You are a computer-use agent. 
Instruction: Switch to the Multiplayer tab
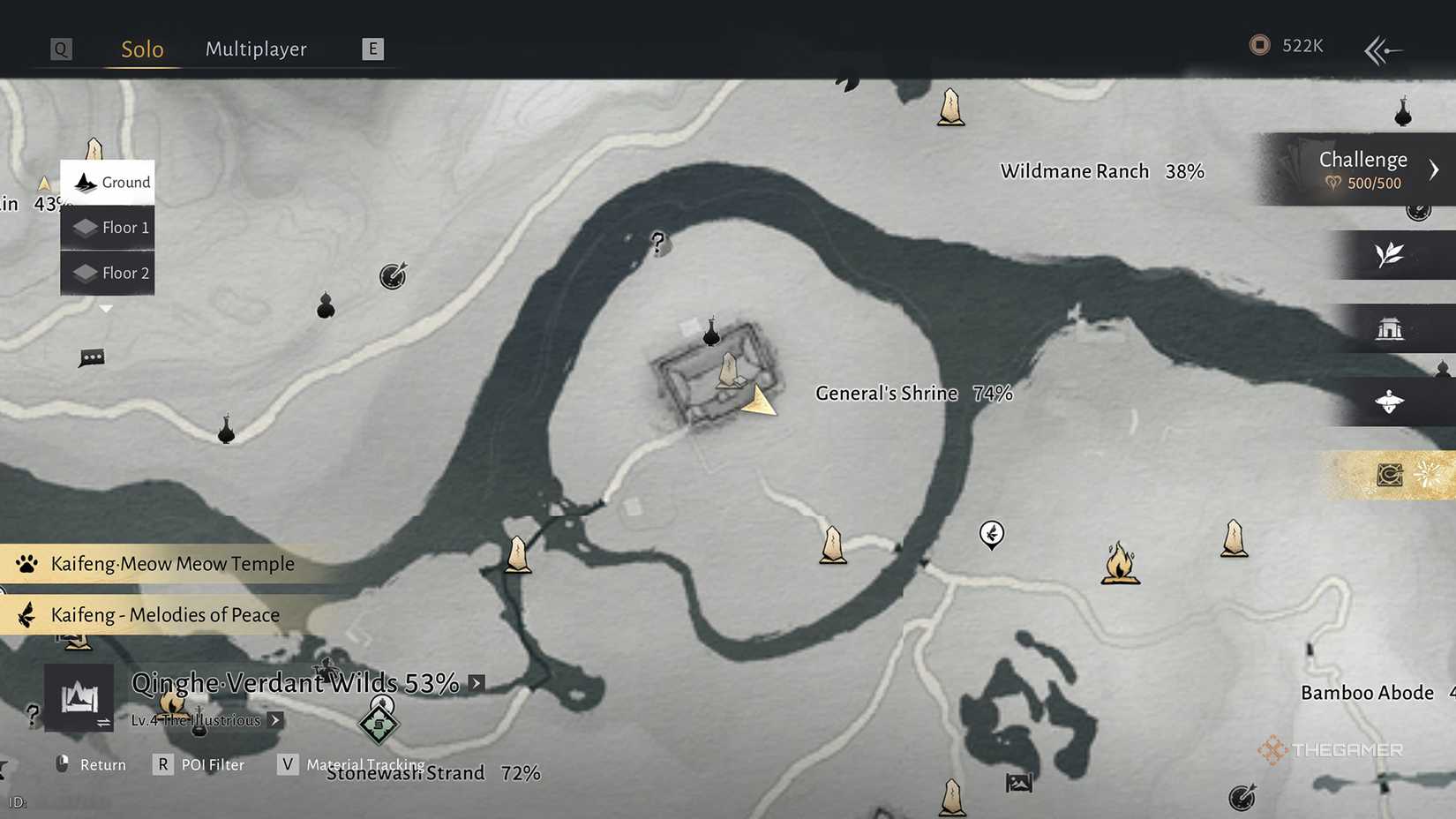pyautogui.click(x=256, y=49)
